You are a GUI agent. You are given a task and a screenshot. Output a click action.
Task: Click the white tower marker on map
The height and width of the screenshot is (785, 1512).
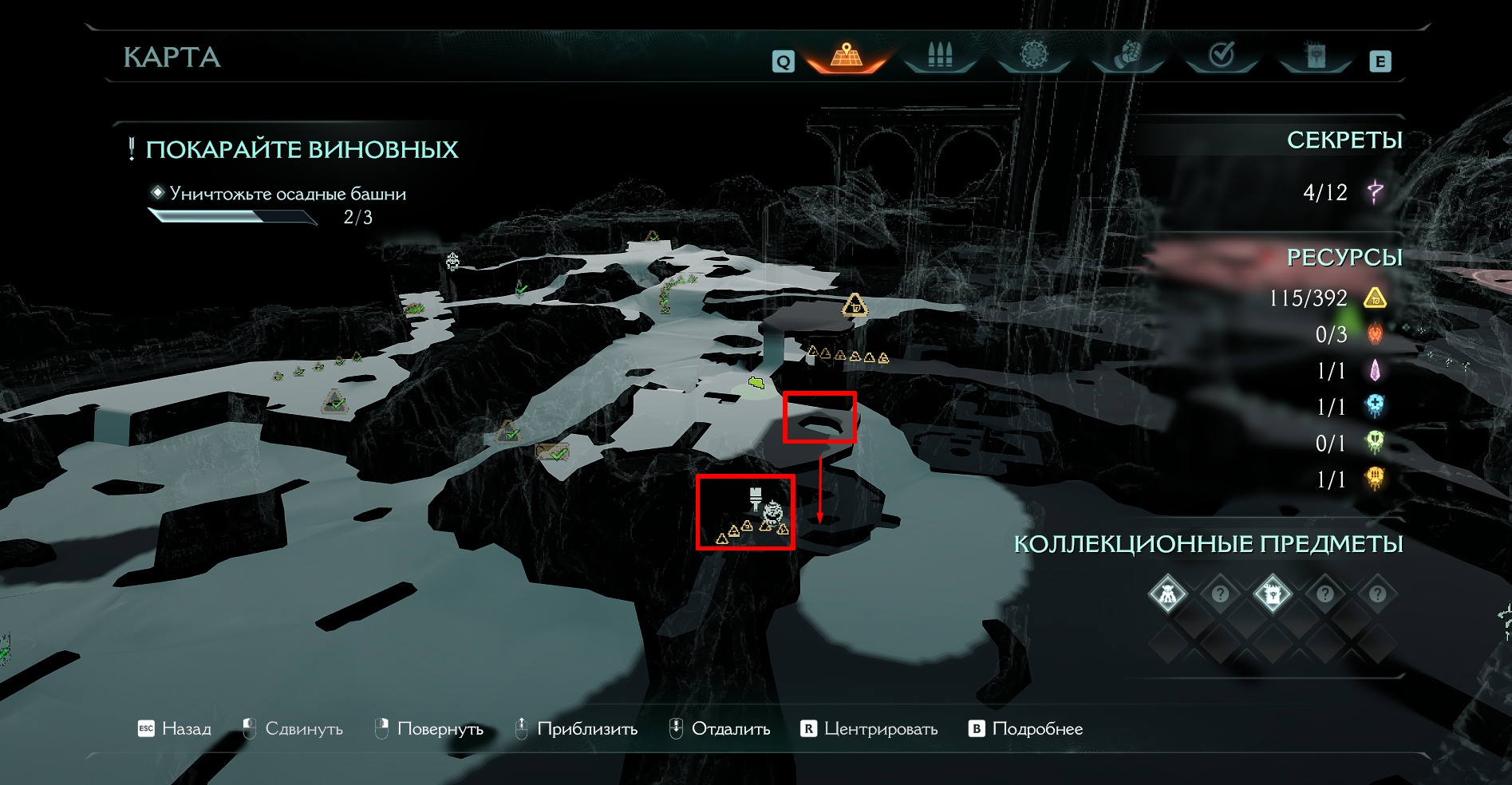[756, 497]
